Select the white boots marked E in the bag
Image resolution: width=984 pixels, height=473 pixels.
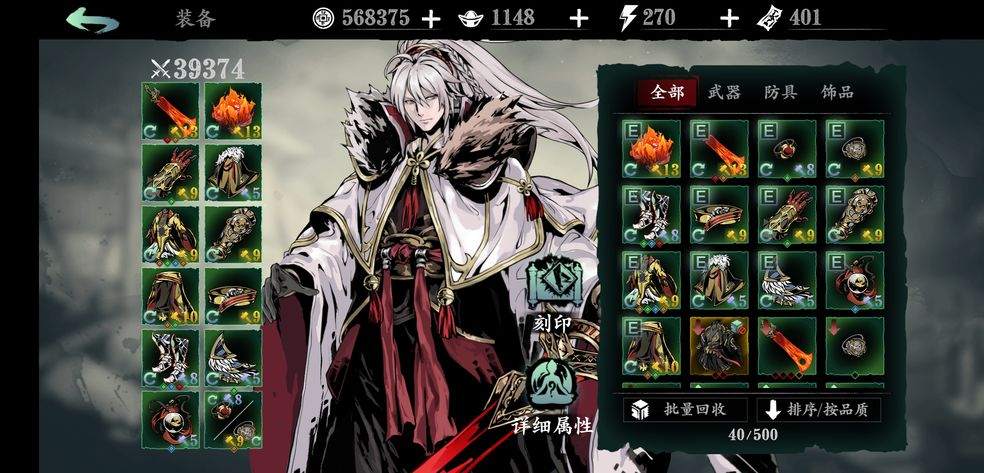651,213
